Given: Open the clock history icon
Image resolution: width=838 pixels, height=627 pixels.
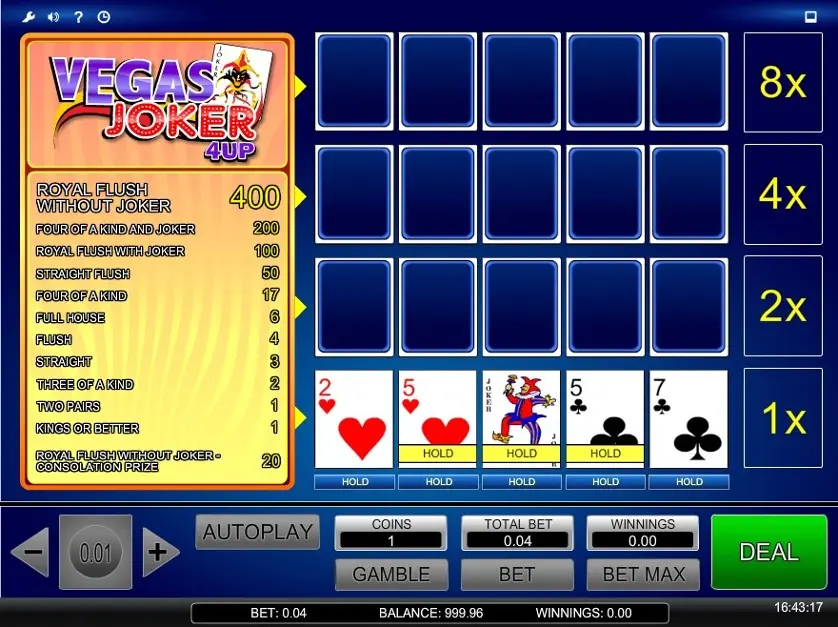Looking at the screenshot, I should [x=103, y=16].
